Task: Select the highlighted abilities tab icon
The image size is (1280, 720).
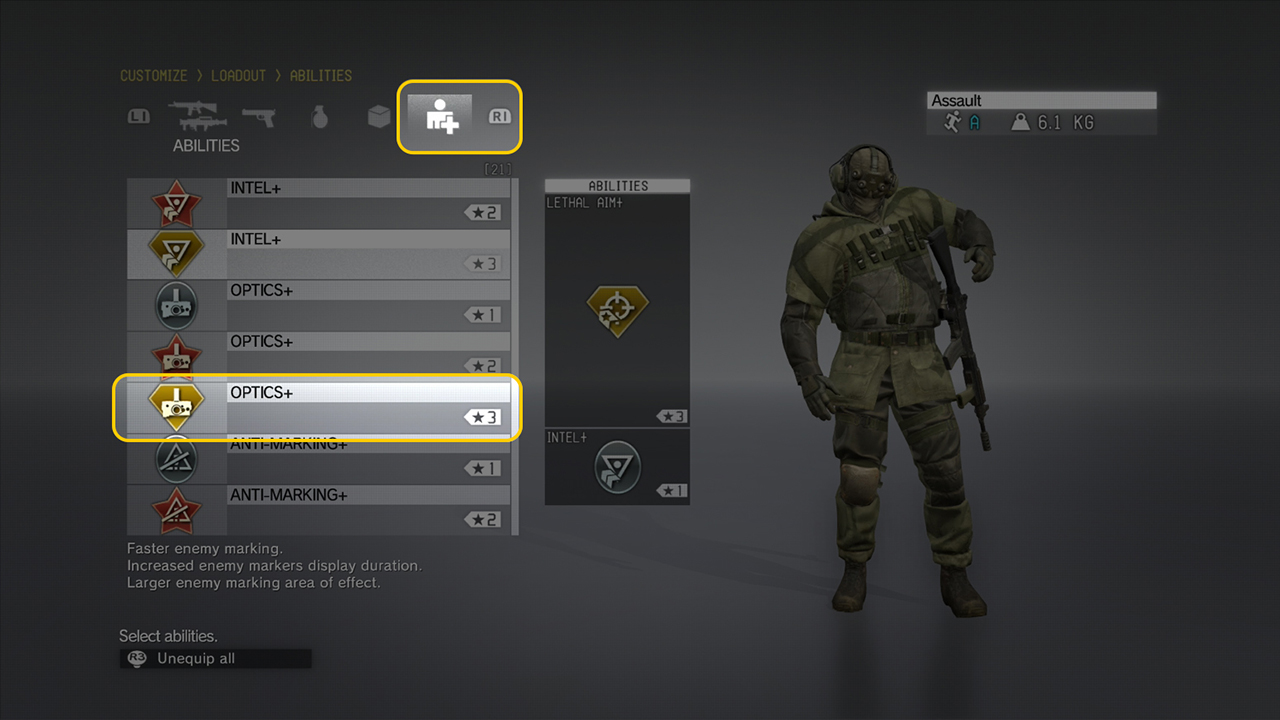Action: [441, 116]
